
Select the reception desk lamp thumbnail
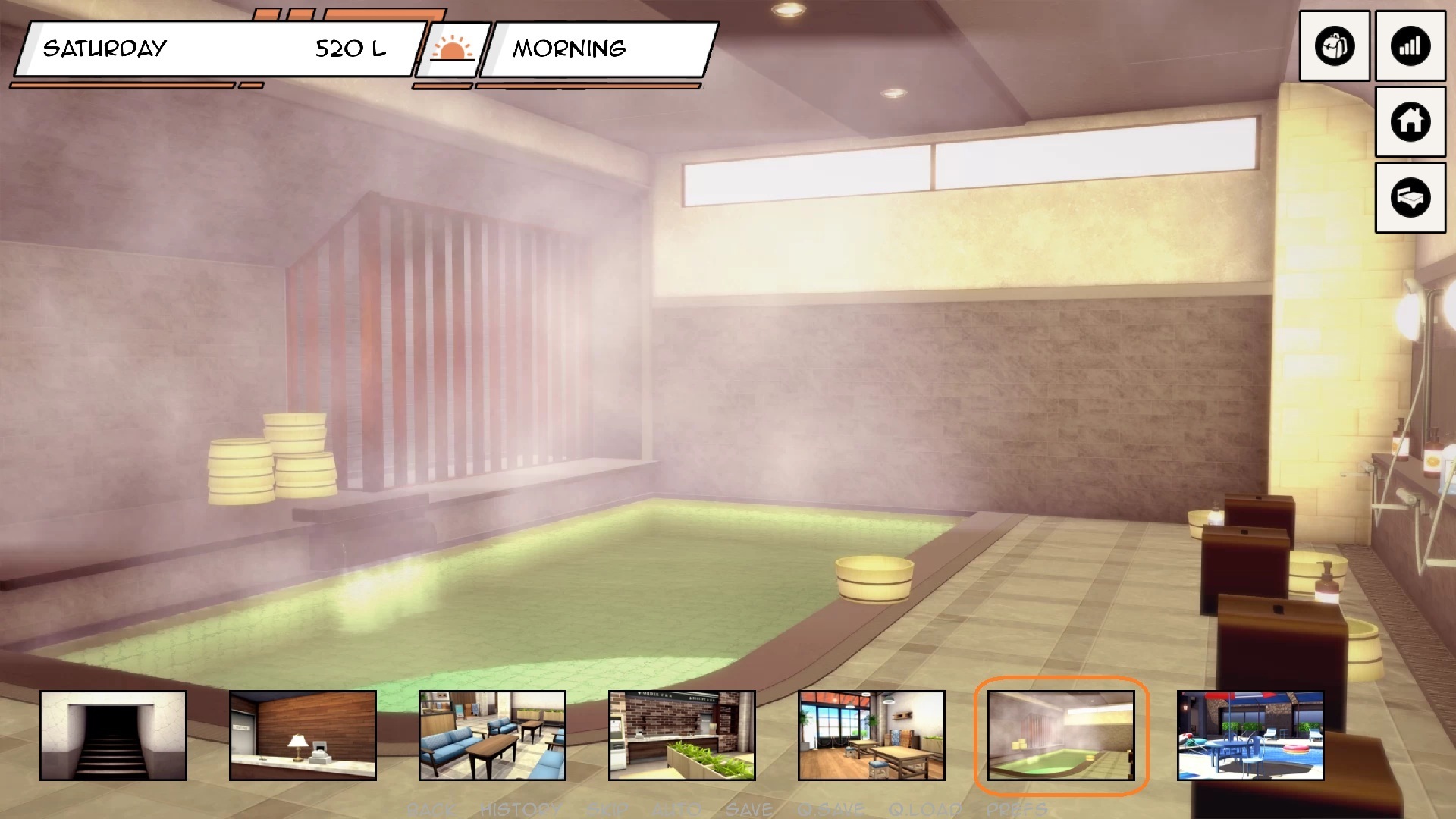click(x=303, y=735)
